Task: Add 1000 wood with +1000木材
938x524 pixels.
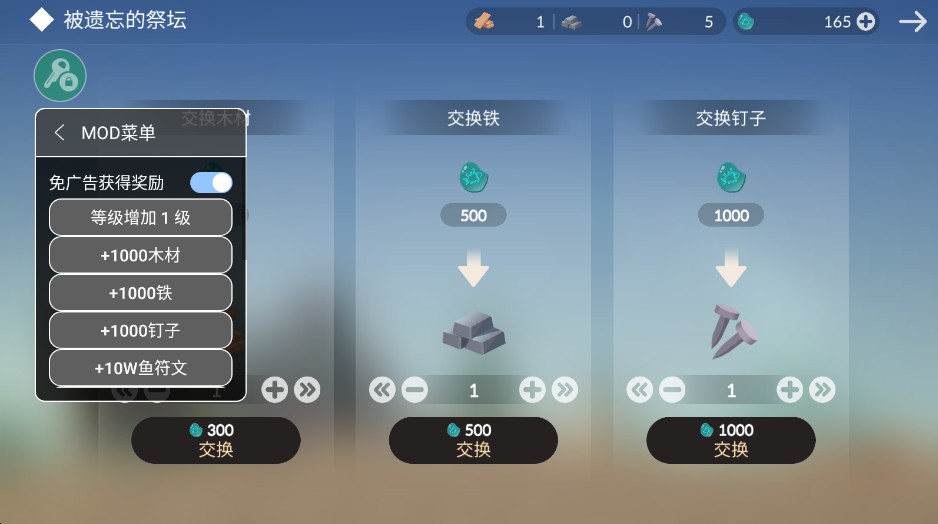Action: pyautogui.click(x=141, y=255)
